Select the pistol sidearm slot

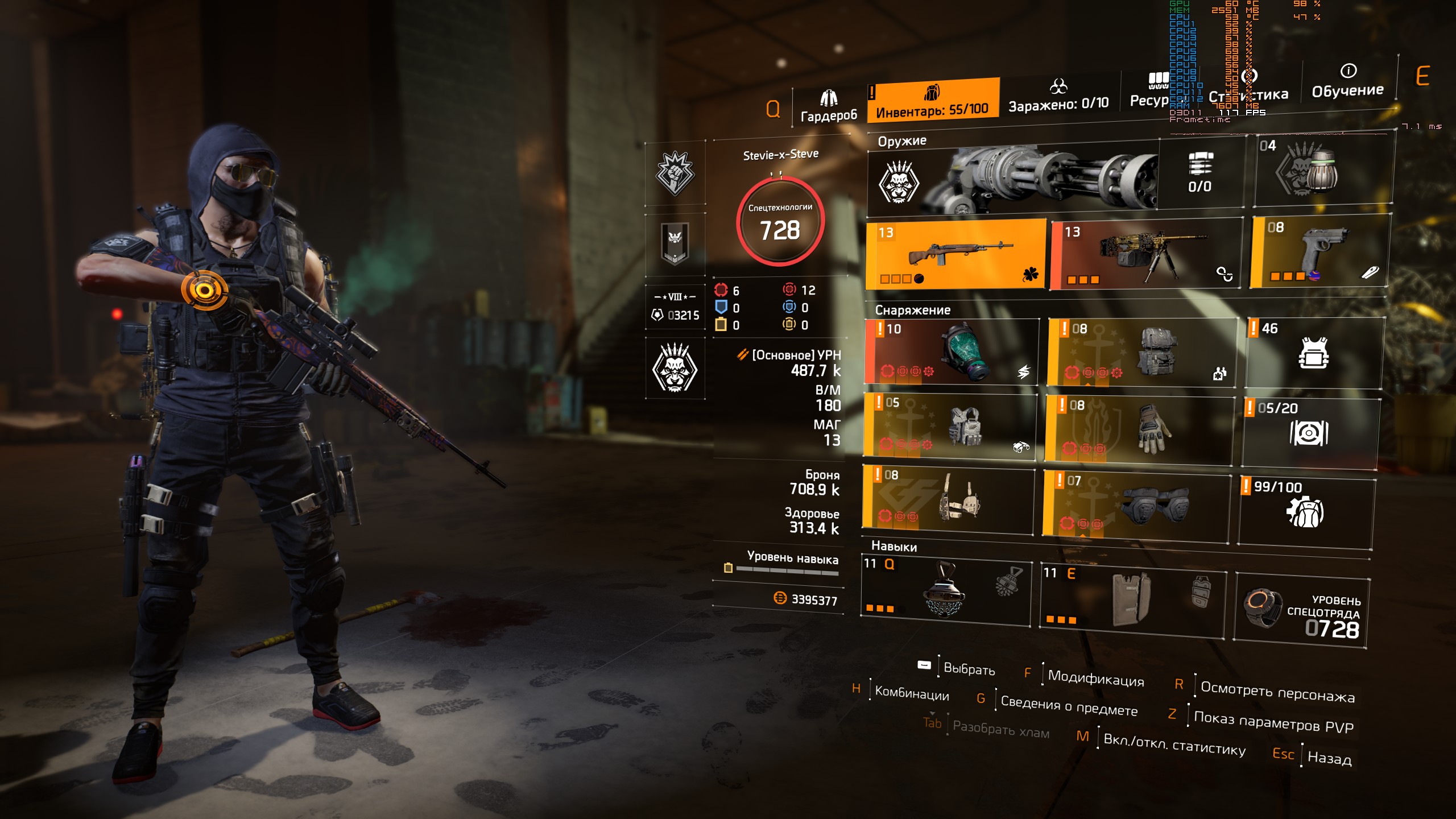pyautogui.click(x=1321, y=251)
